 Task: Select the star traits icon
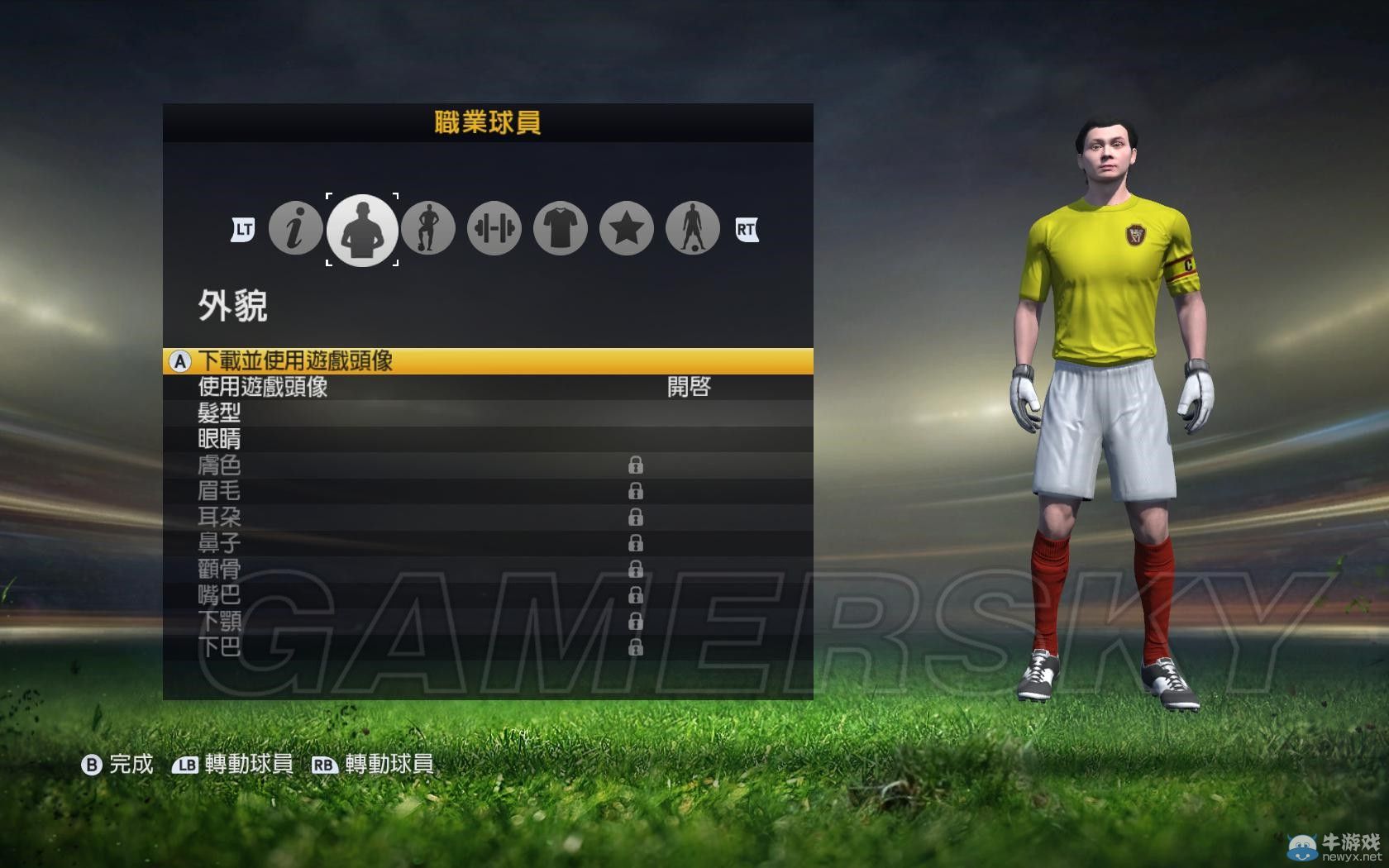(626, 229)
